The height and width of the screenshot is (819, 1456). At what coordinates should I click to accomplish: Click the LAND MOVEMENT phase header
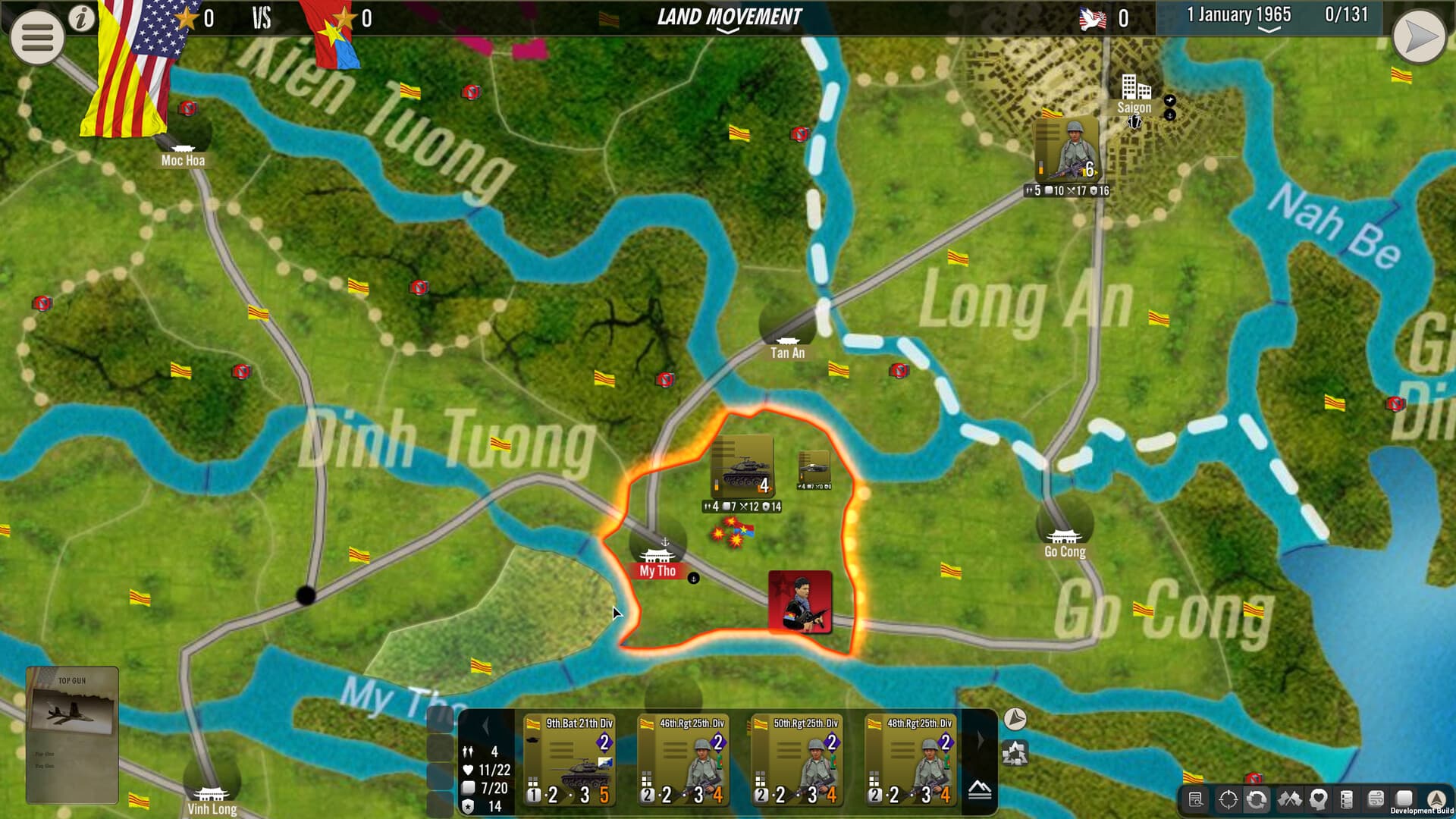[x=727, y=14]
